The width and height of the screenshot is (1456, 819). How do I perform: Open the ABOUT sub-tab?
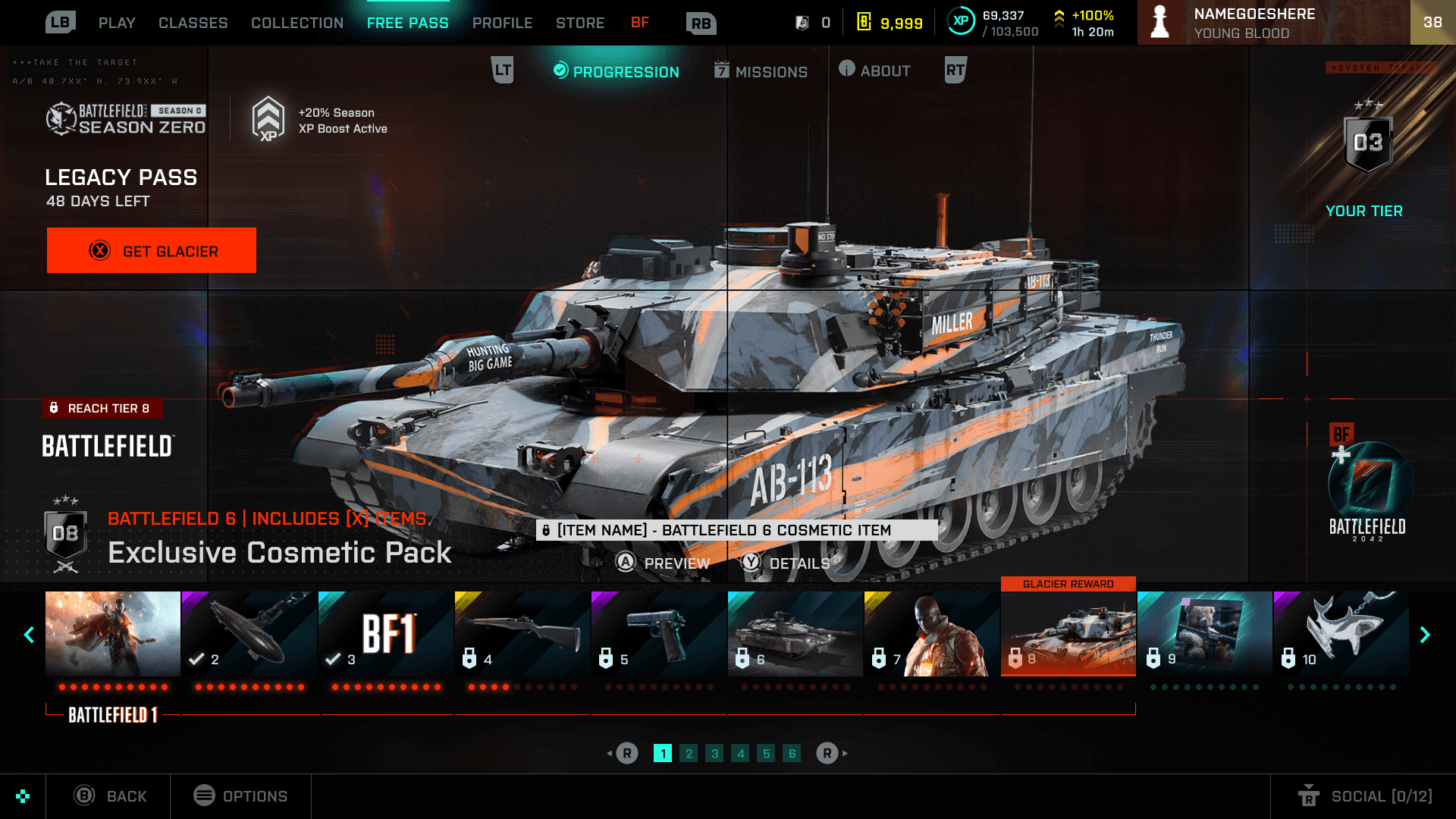tap(875, 71)
